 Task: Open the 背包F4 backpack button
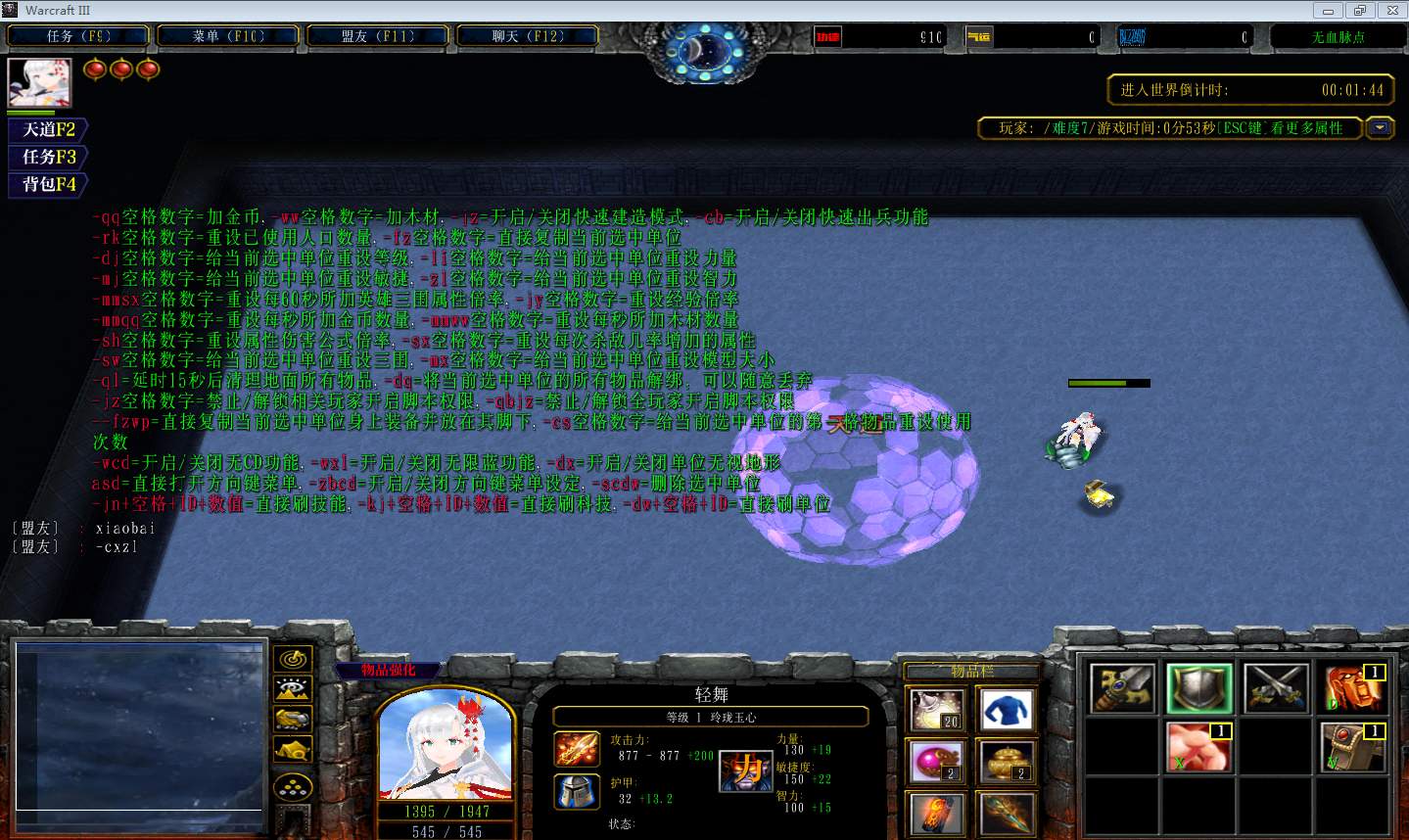click(48, 184)
